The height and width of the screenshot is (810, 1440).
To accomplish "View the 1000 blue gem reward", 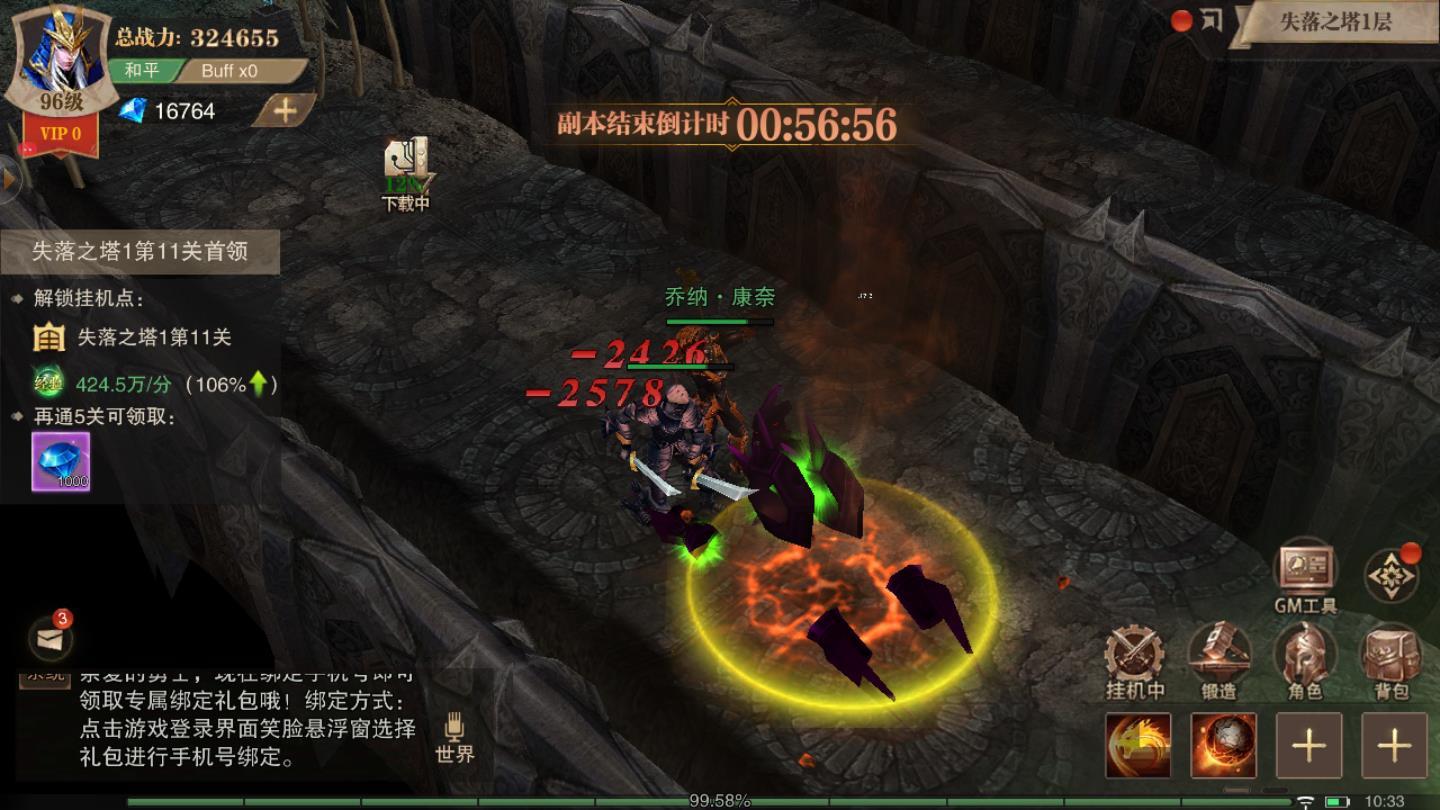I will (x=61, y=461).
